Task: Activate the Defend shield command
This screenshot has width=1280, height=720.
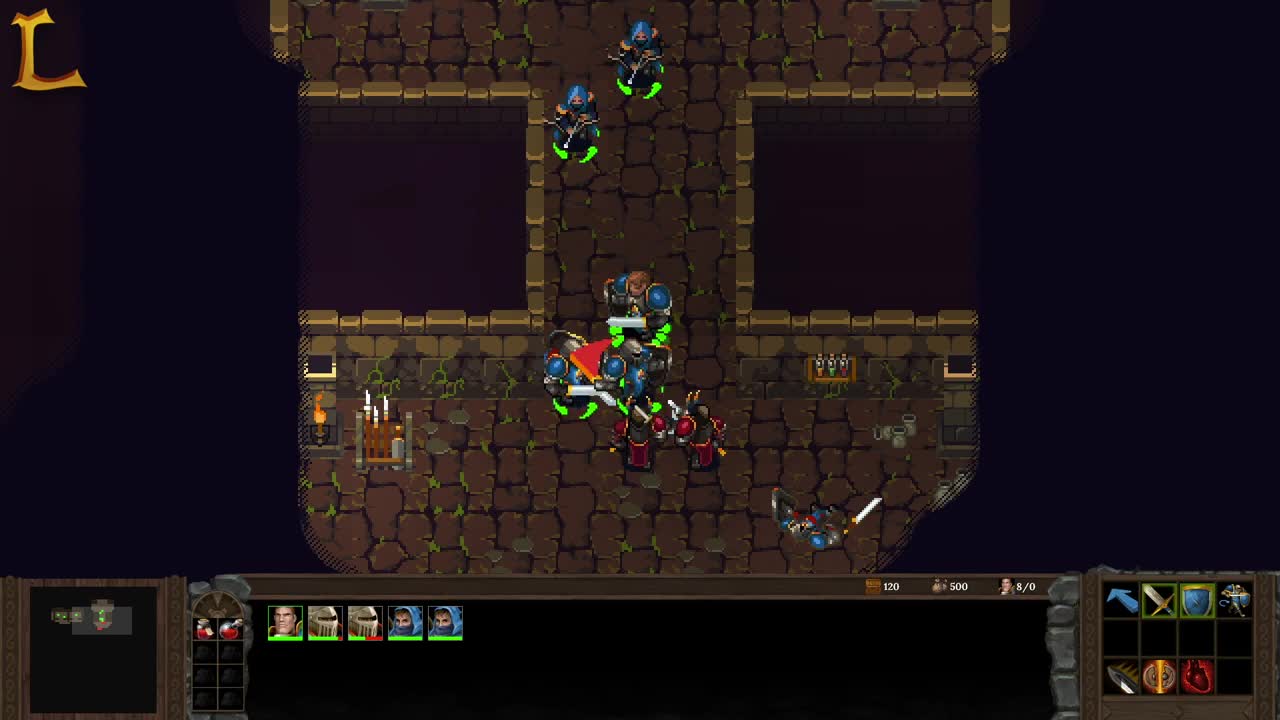Action: pyautogui.click(x=1196, y=600)
